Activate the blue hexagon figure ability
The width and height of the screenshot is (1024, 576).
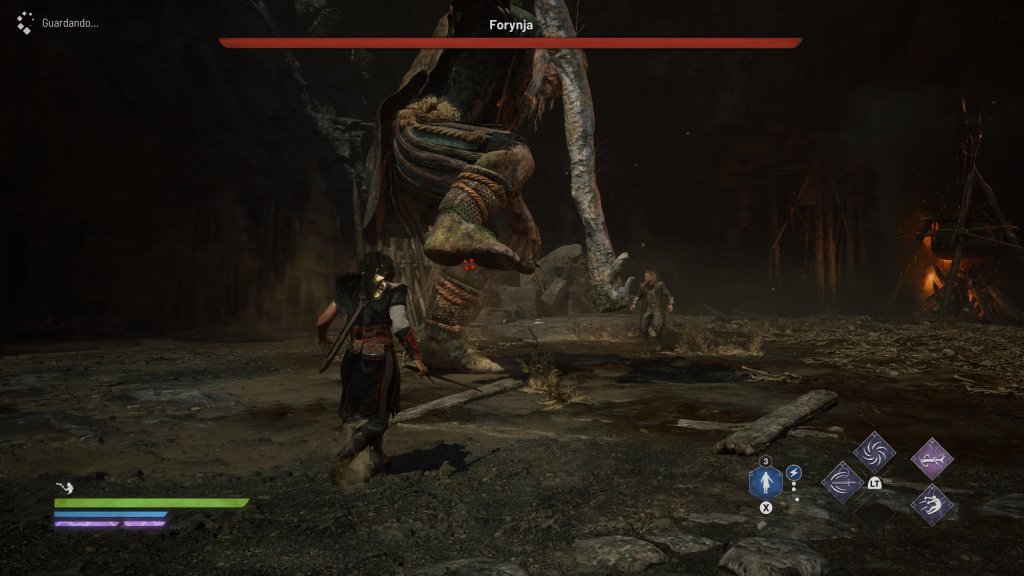click(x=766, y=484)
